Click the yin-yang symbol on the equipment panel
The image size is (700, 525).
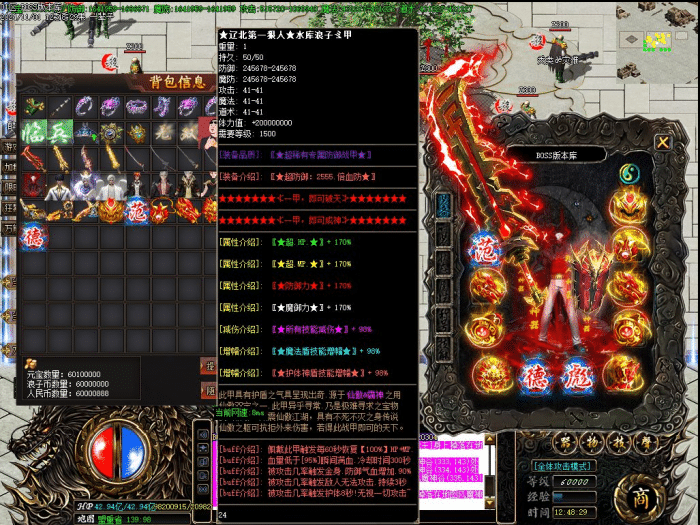pyautogui.click(x=630, y=174)
